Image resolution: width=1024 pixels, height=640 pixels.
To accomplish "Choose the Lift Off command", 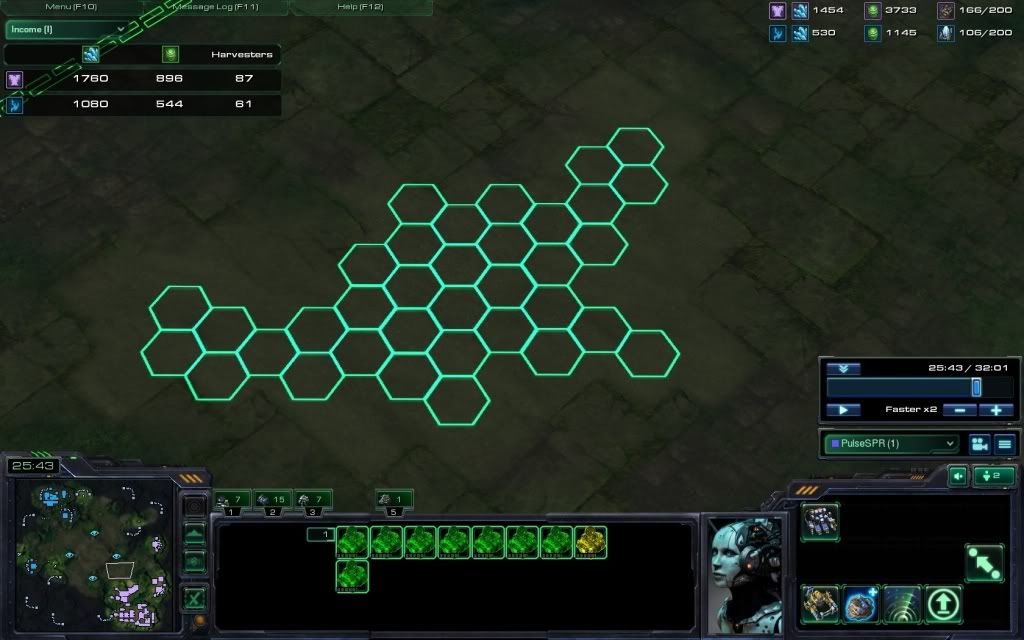I will pos(944,603).
